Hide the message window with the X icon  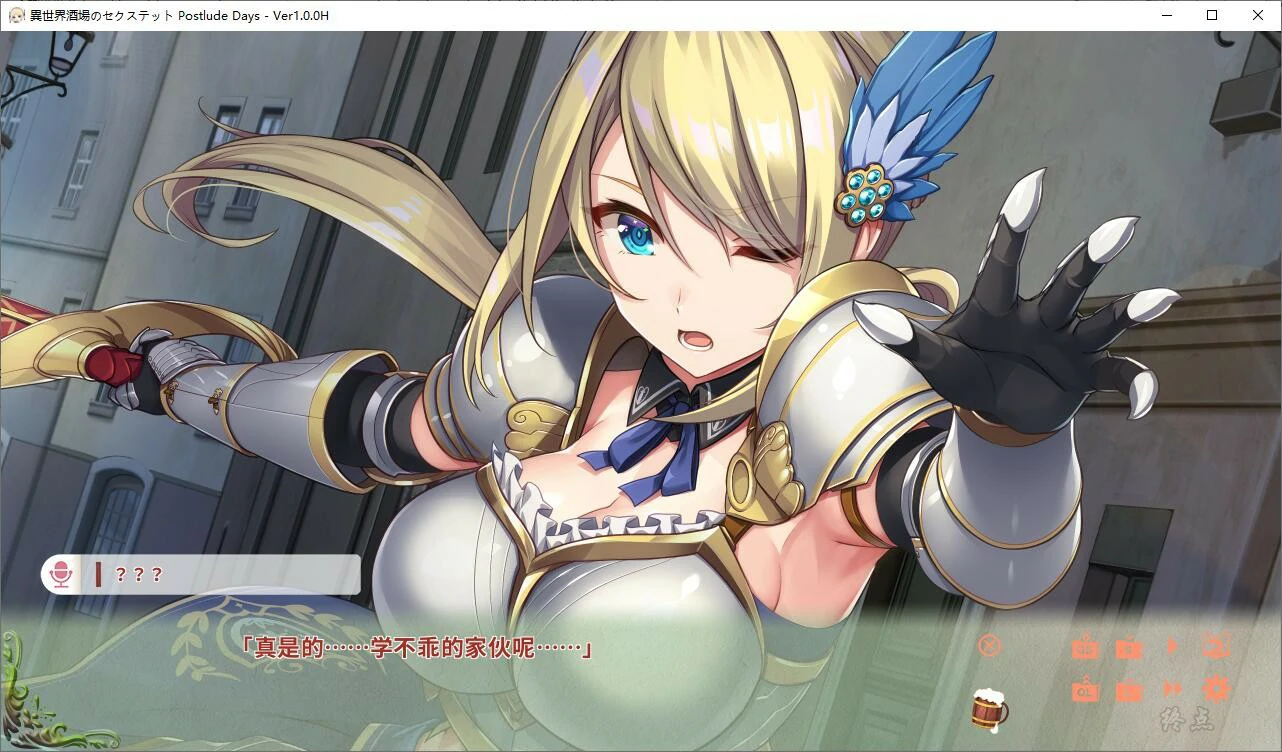pyautogui.click(x=989, y=645)
